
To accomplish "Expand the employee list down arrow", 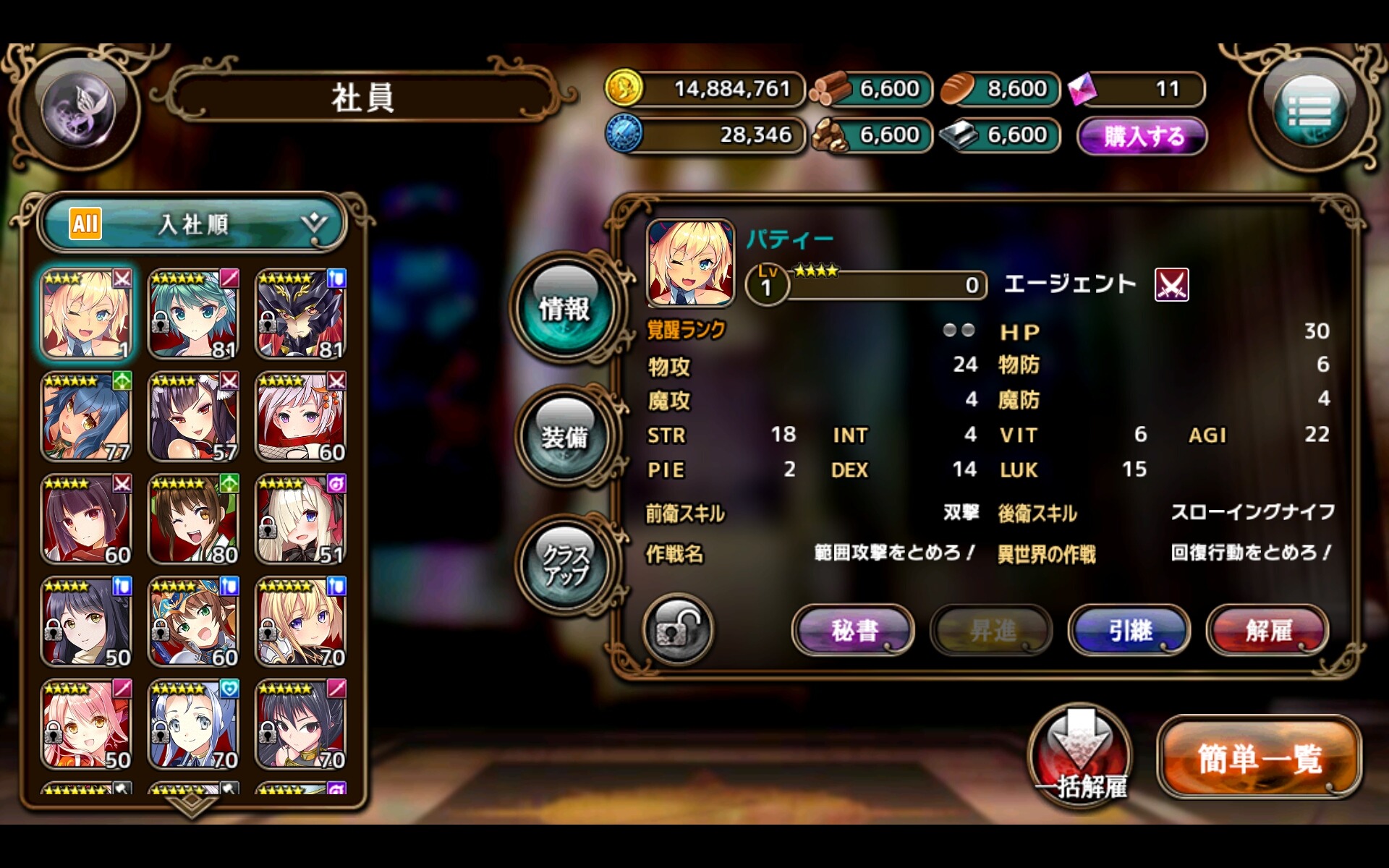I will [x=192, y=804].
